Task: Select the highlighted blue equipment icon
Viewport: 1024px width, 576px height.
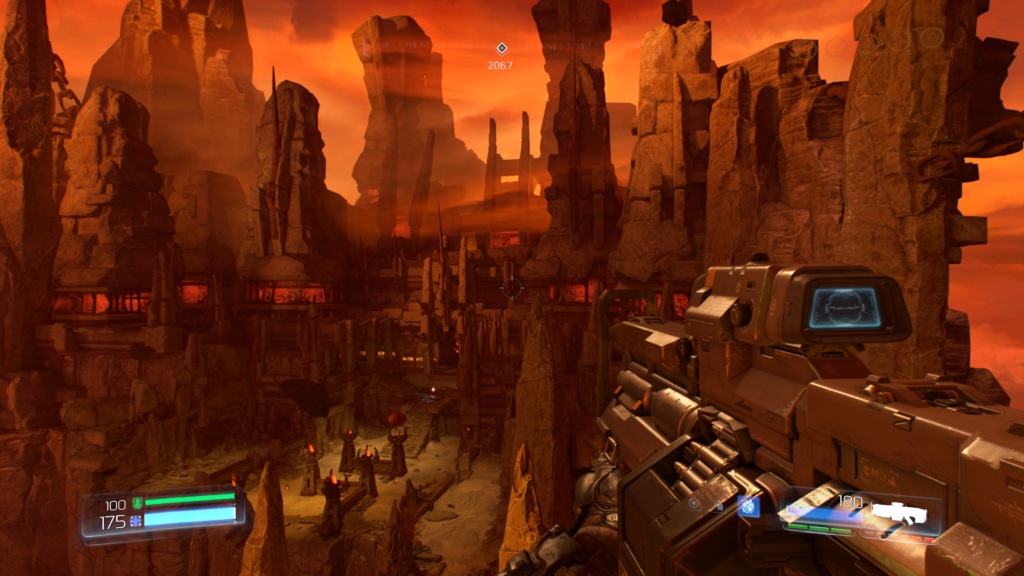Action: tap(748, 506)
